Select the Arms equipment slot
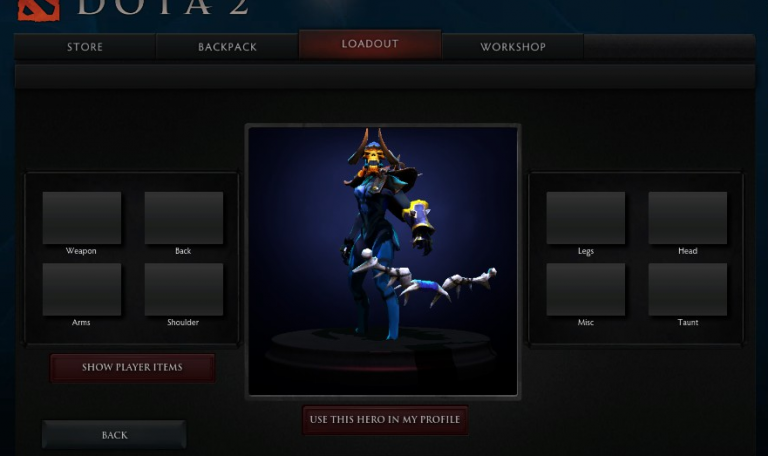 [82, 290]
